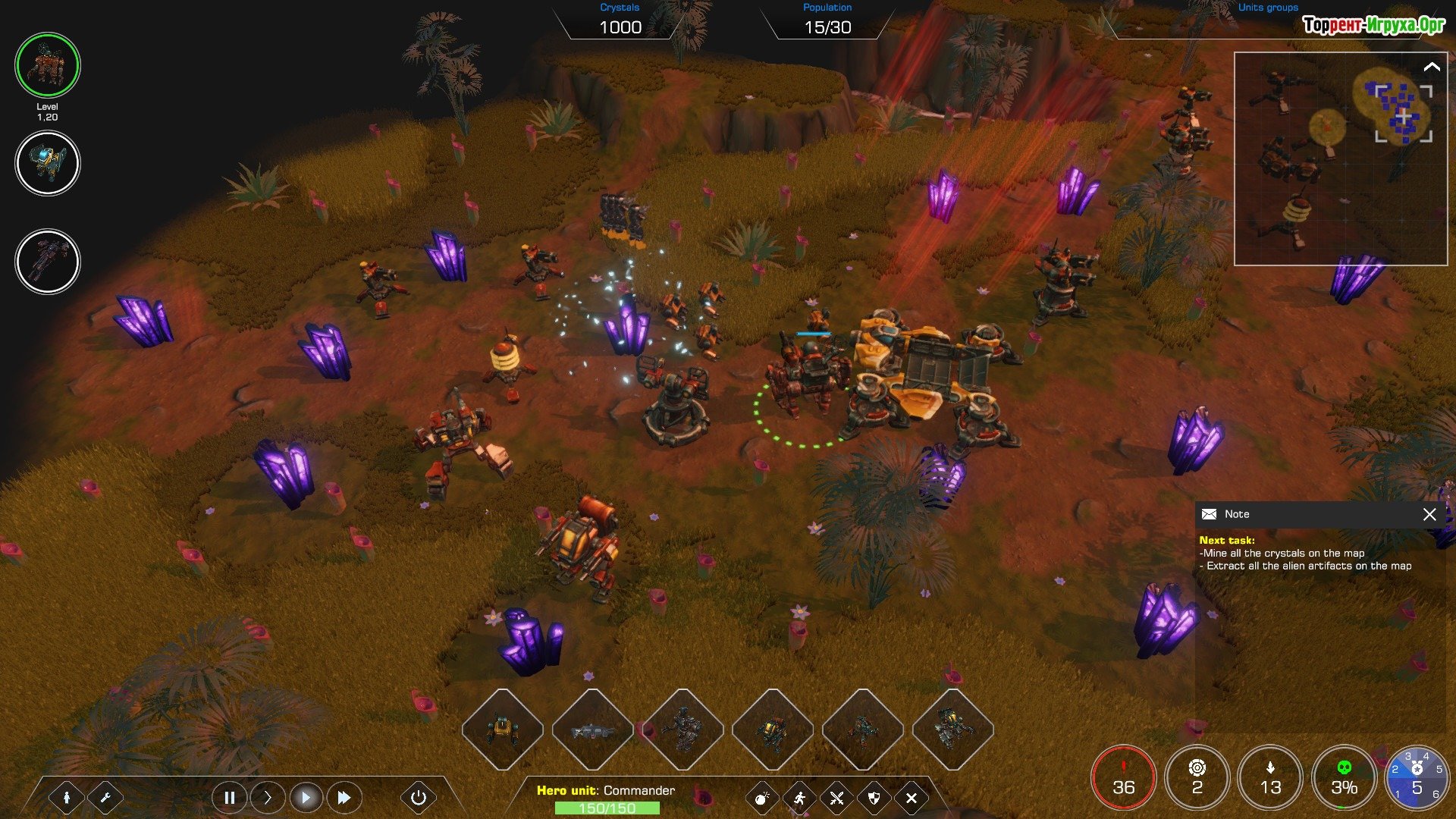
Task: Select the shield defend command
Action: pyautogui.click(x=874, y=798)
